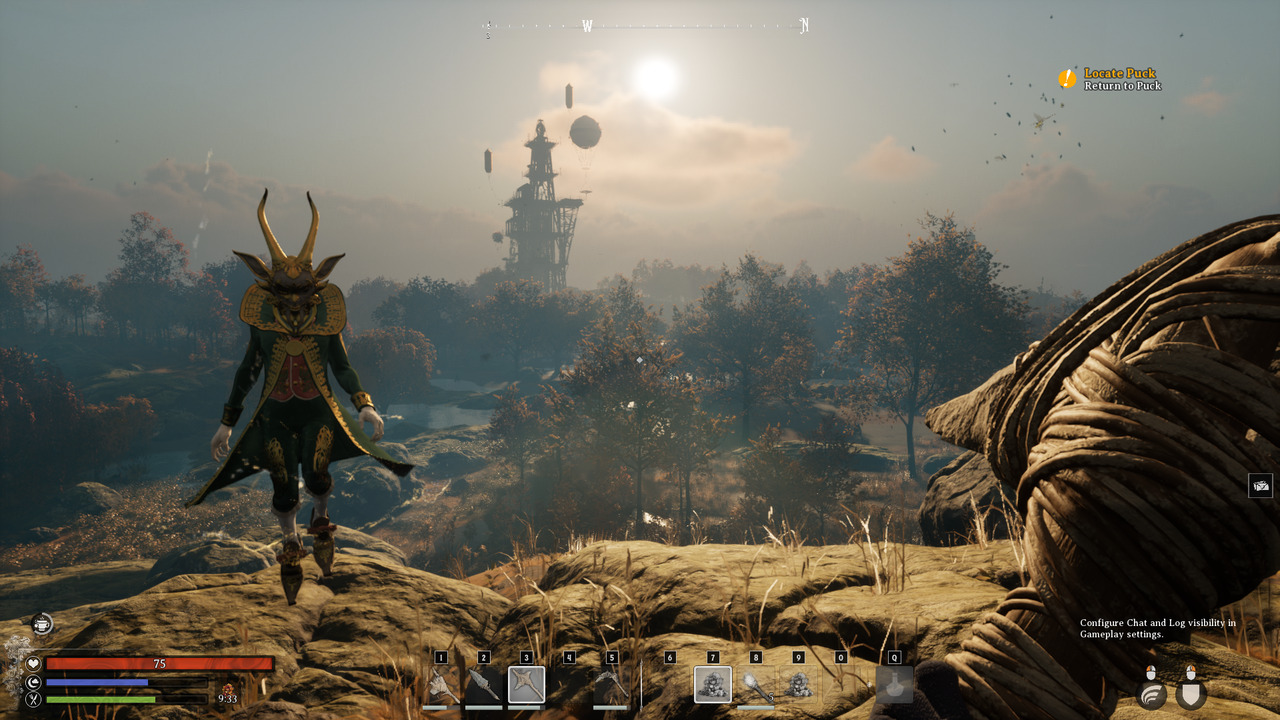Viewport: 1280px width, 720px height.
Task: Use the potion flask in the Q slot
Action: tap(894, 685)
